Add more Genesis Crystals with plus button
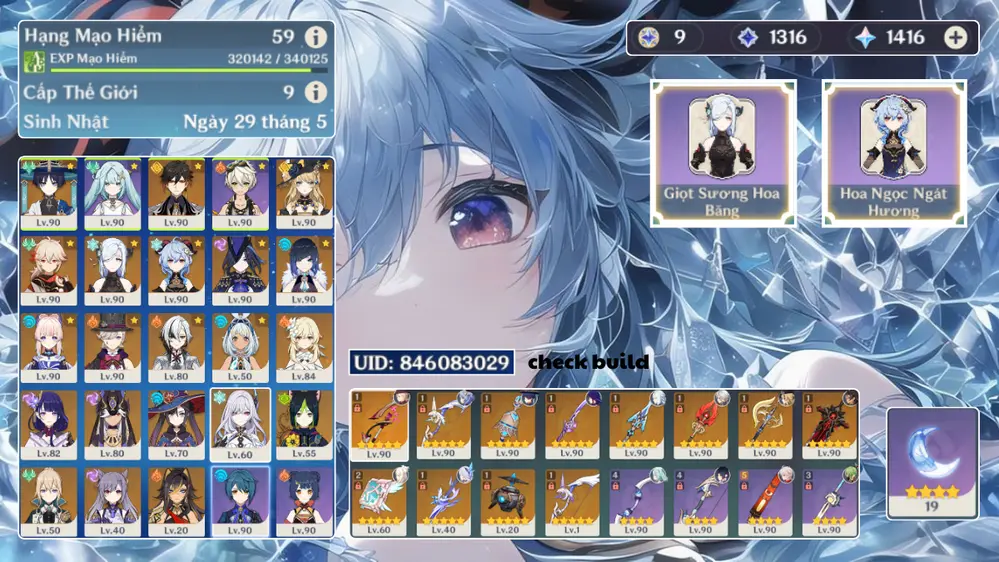 pyautogui.click(x=956, y=38)
